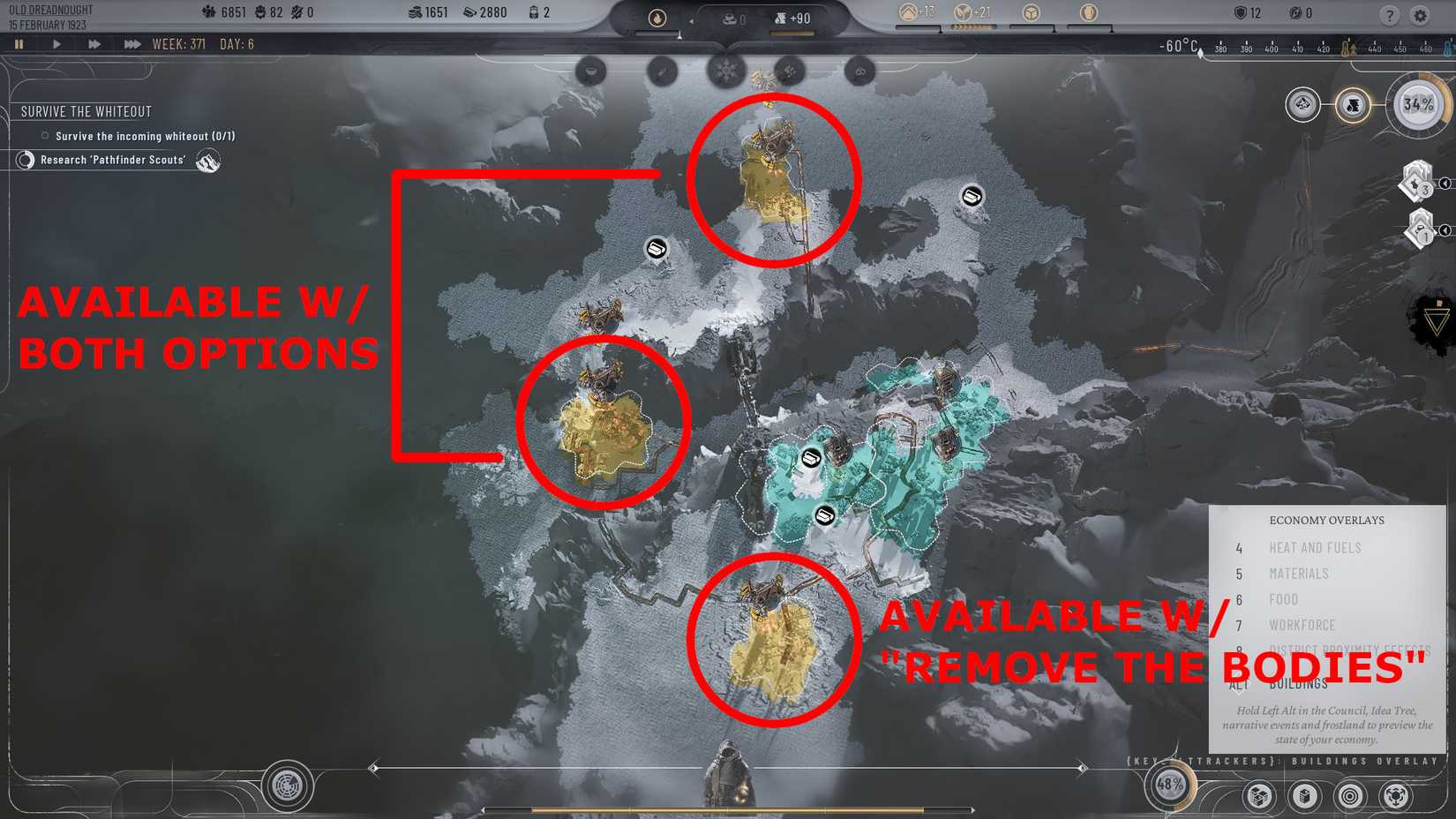The height and width of the screenshot is (819, 1456).
Task: Click the whiteout warning icon above the map
Action: coord(724,72)
